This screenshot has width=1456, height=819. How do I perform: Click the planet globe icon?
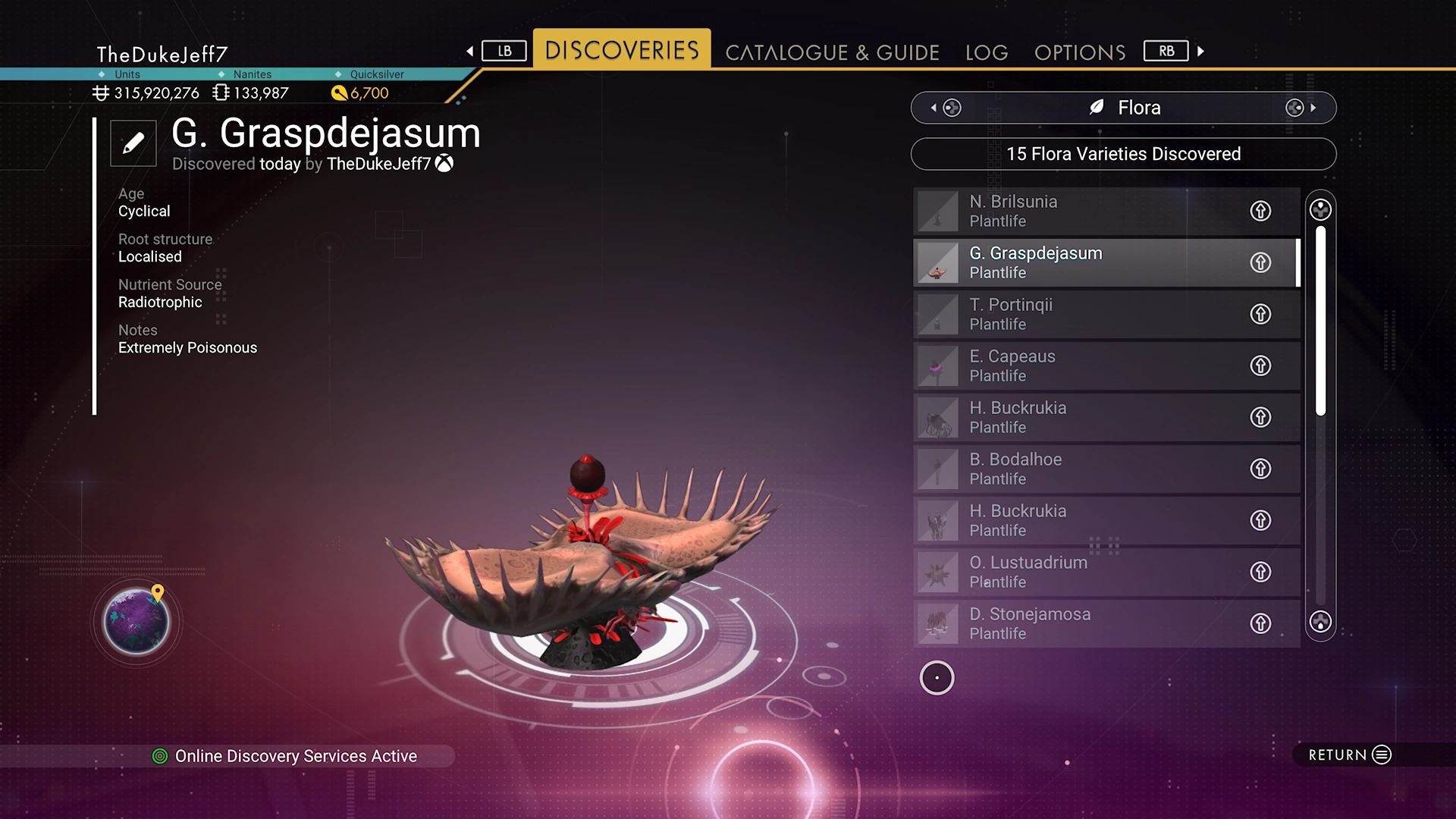click(x=136, y=622)
